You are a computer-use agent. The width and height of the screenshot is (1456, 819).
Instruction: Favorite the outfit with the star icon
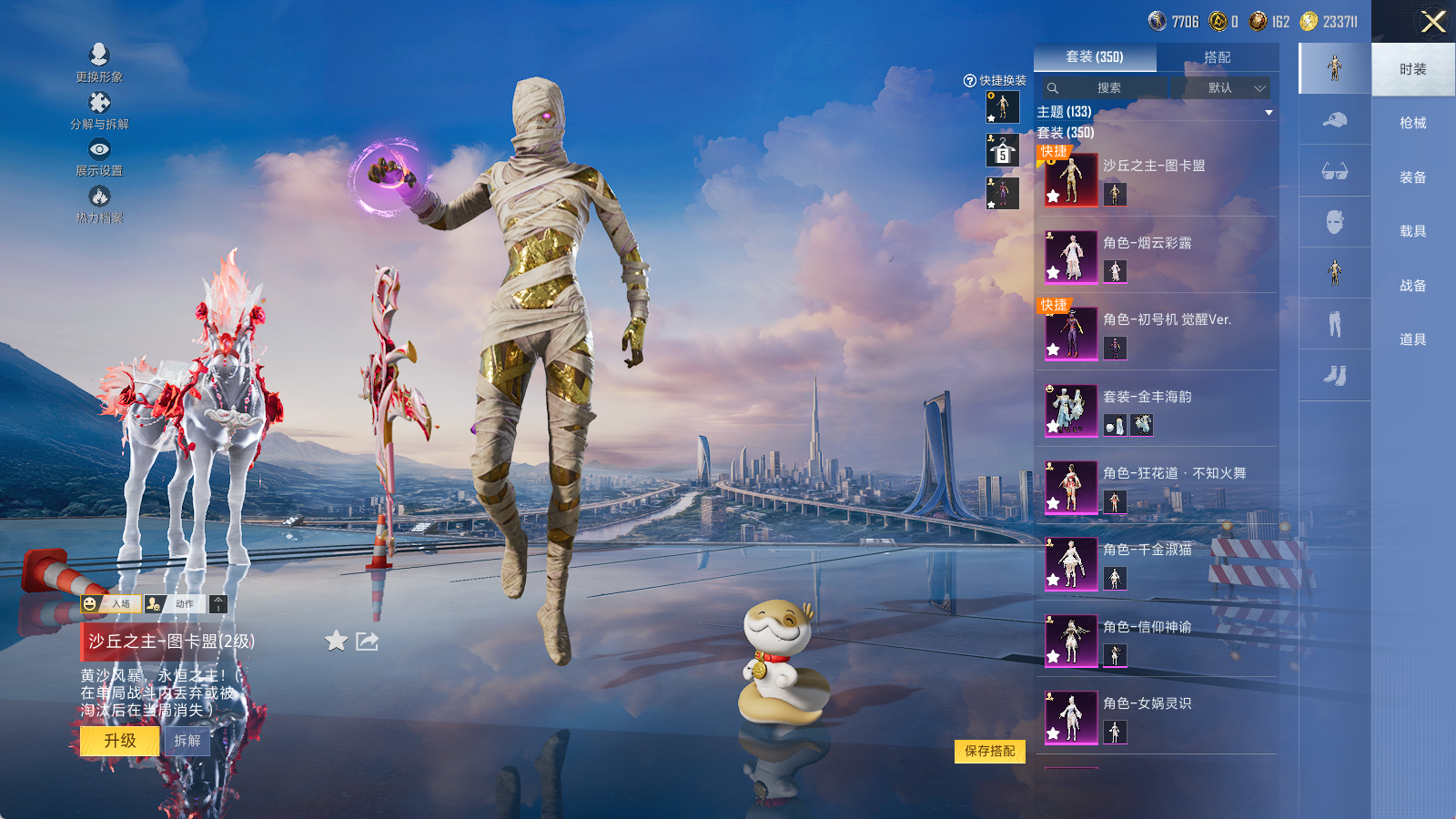point(336,642)
